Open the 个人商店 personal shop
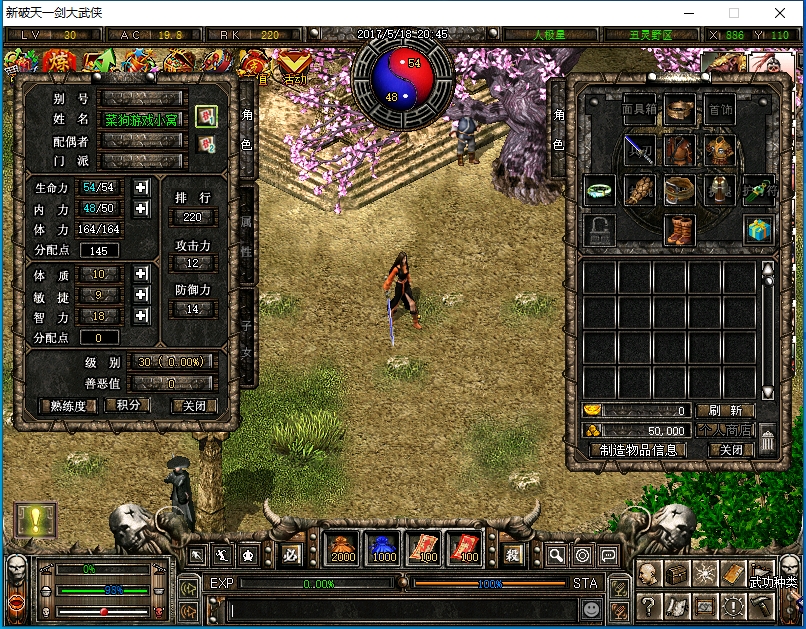Screen dimensions: 806x629 [x=725, y=430]
